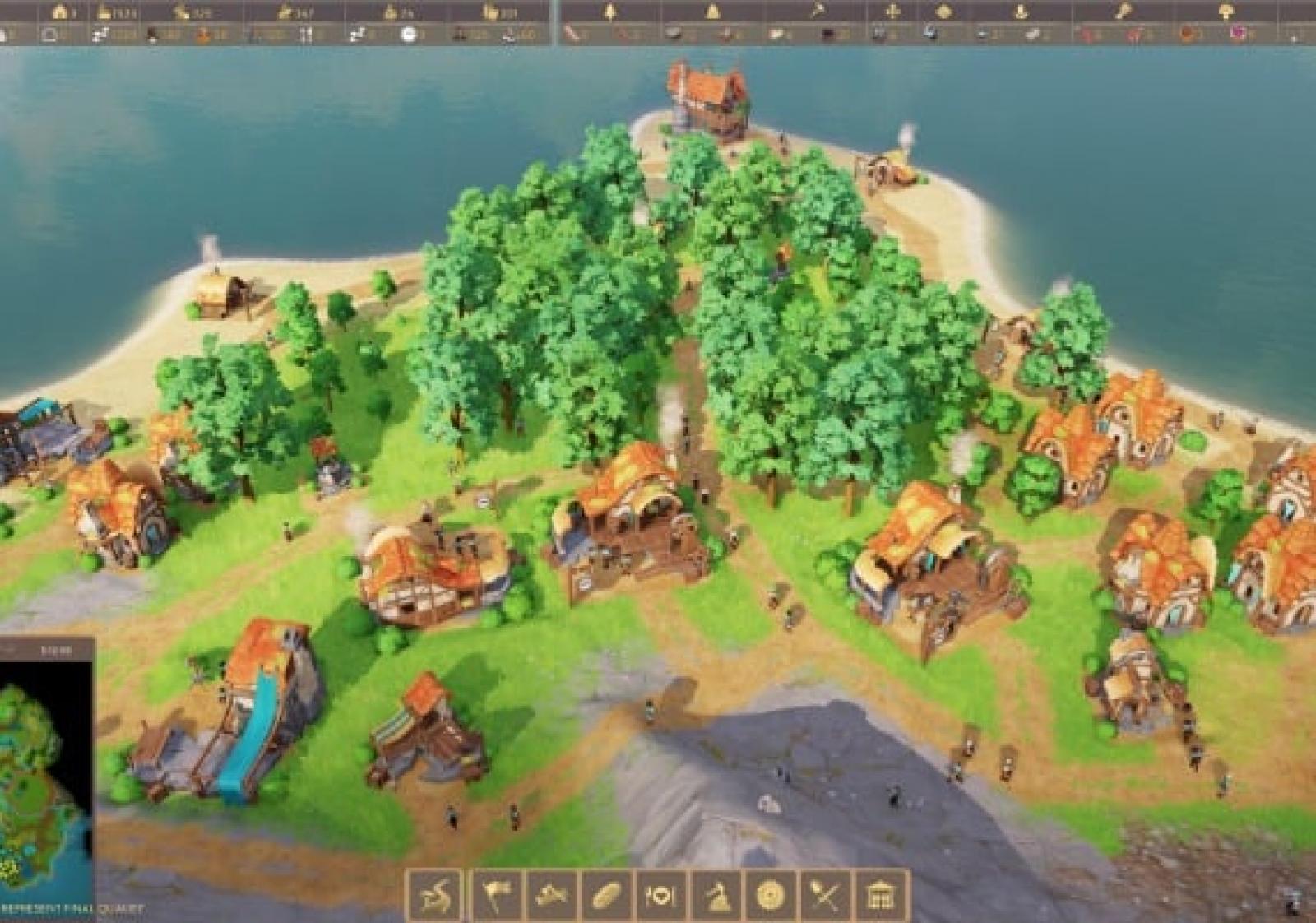Choose the bread loaf build category

click(x=606, y=895)
